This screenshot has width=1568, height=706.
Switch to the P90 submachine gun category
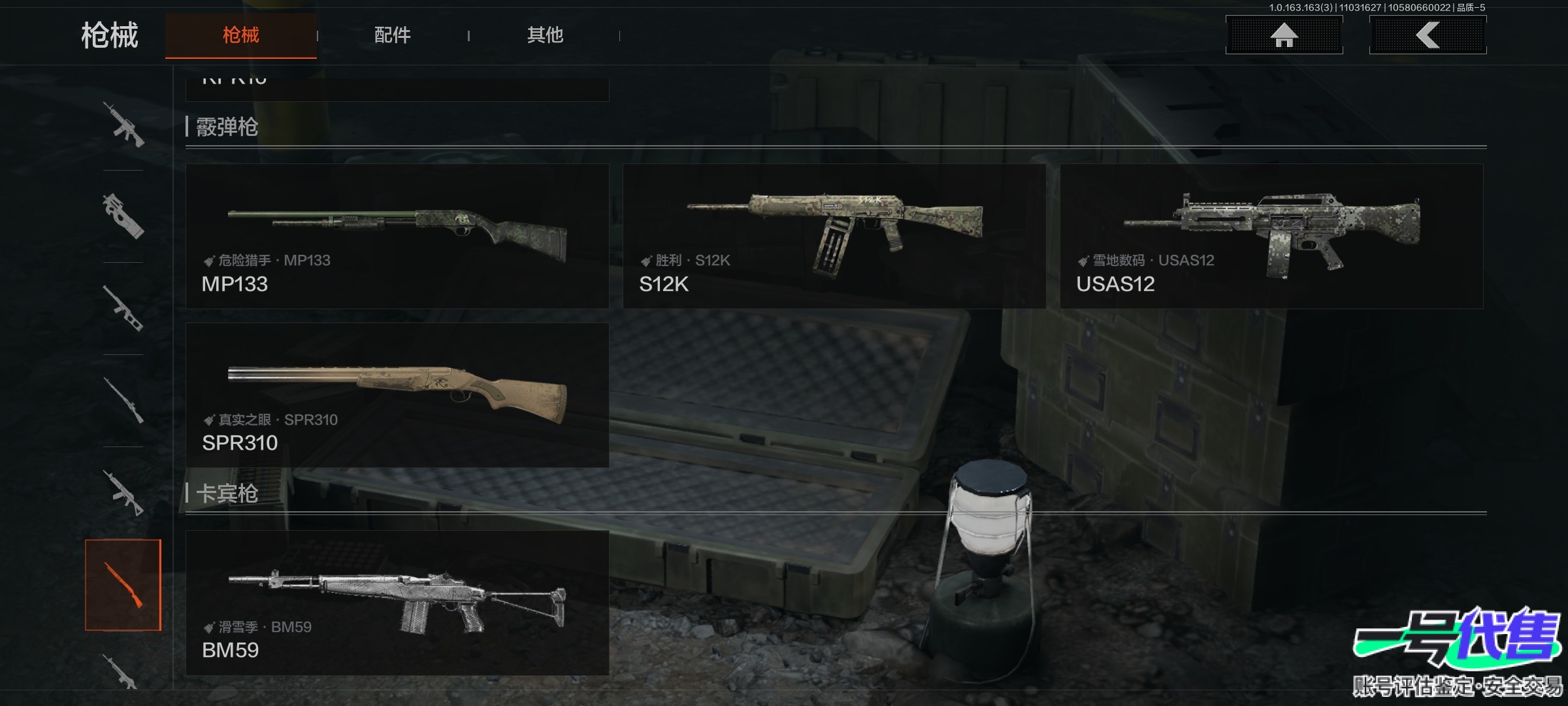pos(123,216)
